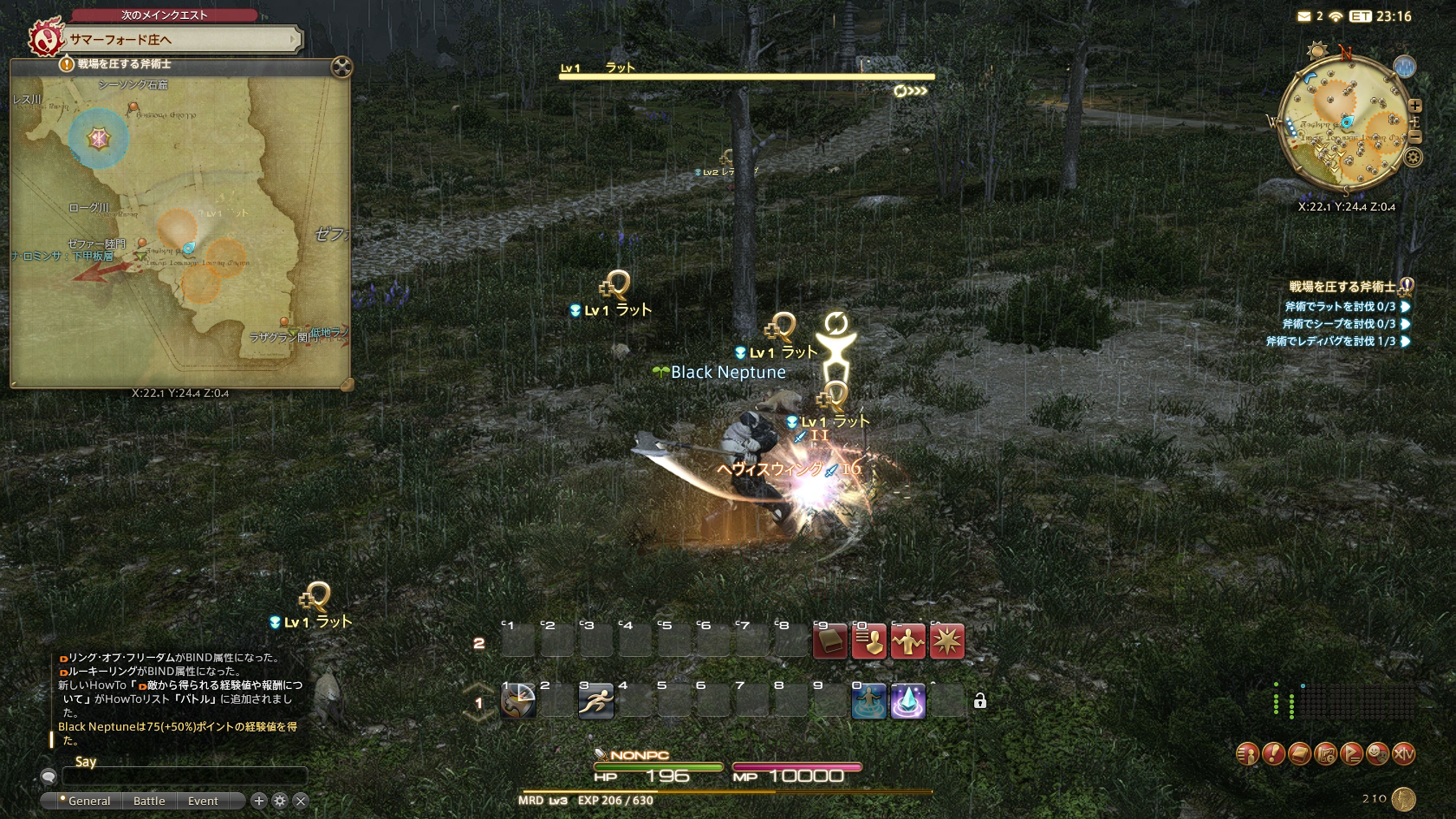Use the Heavy Swing axe ability
The height and width of the screenshot is (819, 1456).
pos(518,701)
